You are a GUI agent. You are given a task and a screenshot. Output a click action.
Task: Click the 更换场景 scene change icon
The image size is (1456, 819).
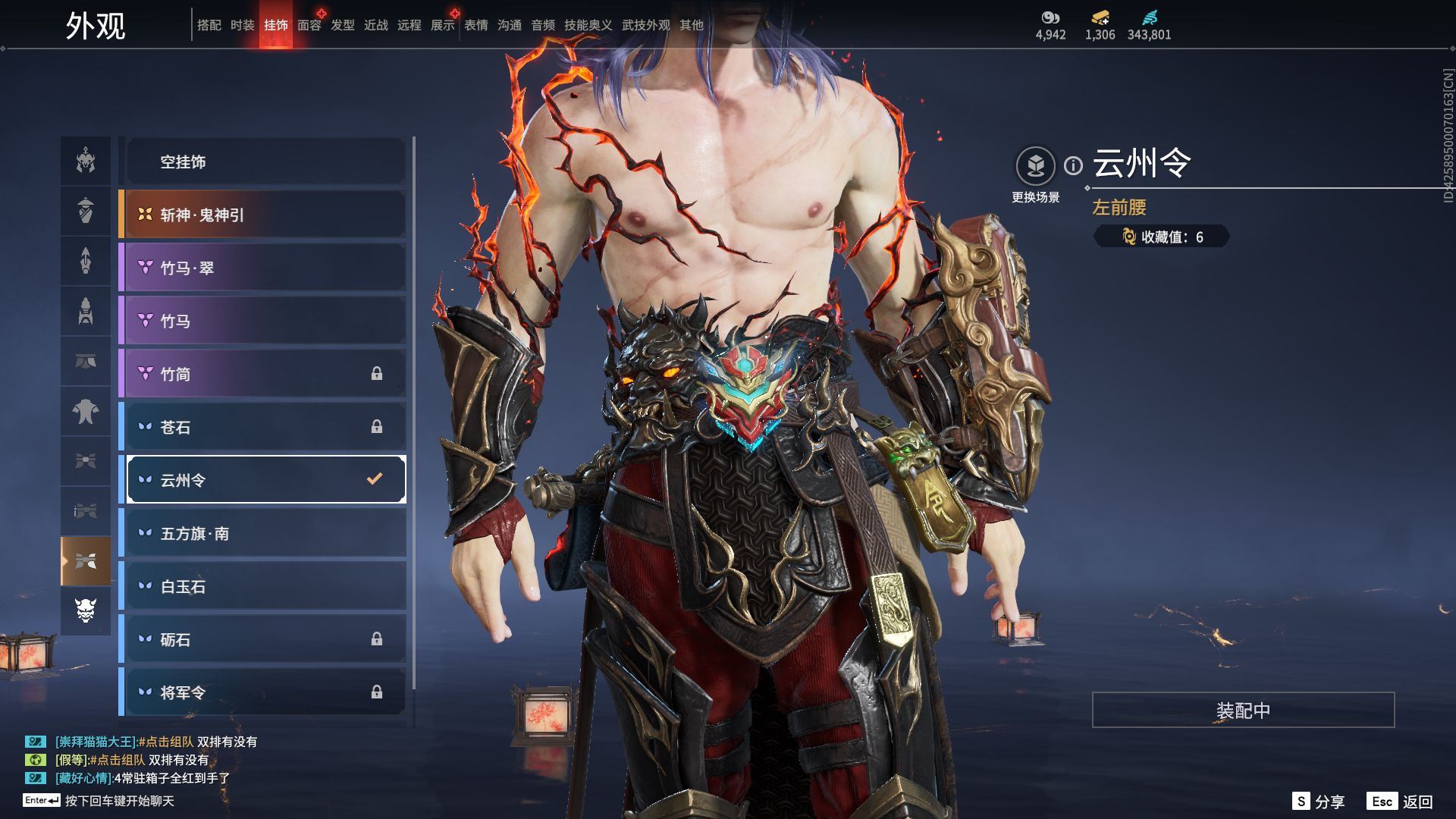(x=1035, y=166)
